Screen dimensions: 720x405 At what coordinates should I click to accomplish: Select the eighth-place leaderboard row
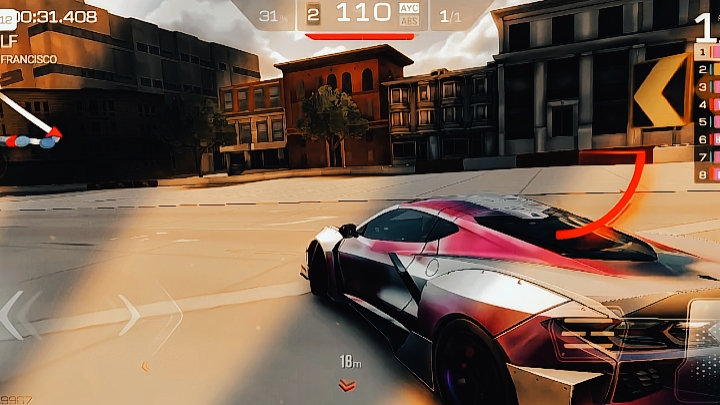point(707,174)
